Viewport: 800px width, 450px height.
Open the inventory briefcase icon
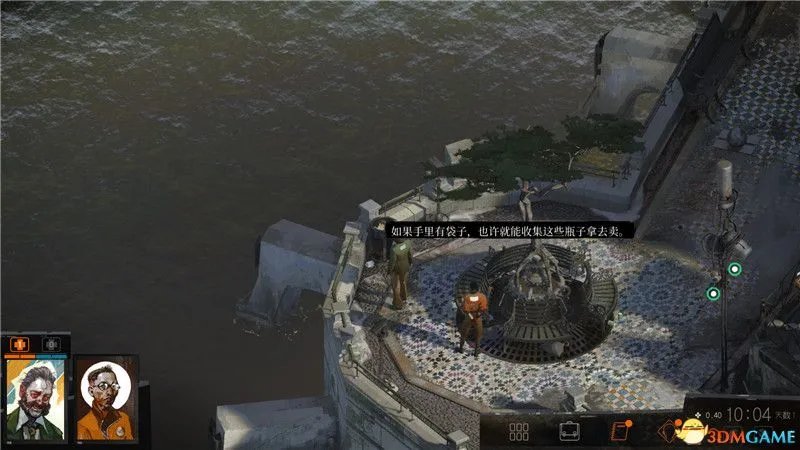coord(569,432)
